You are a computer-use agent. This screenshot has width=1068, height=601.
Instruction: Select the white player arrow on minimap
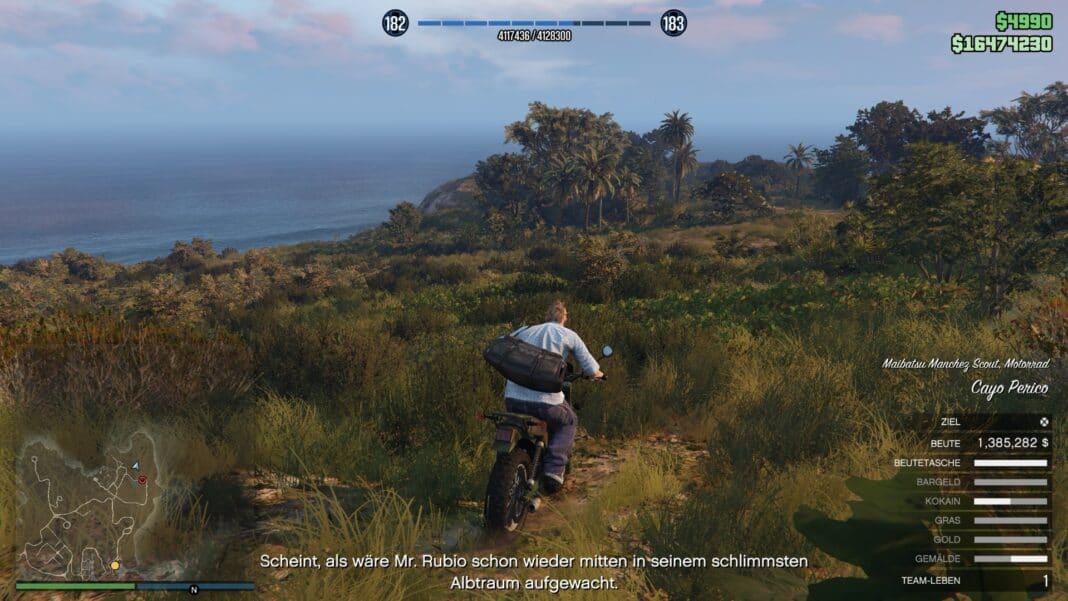[x=135, y=466]
